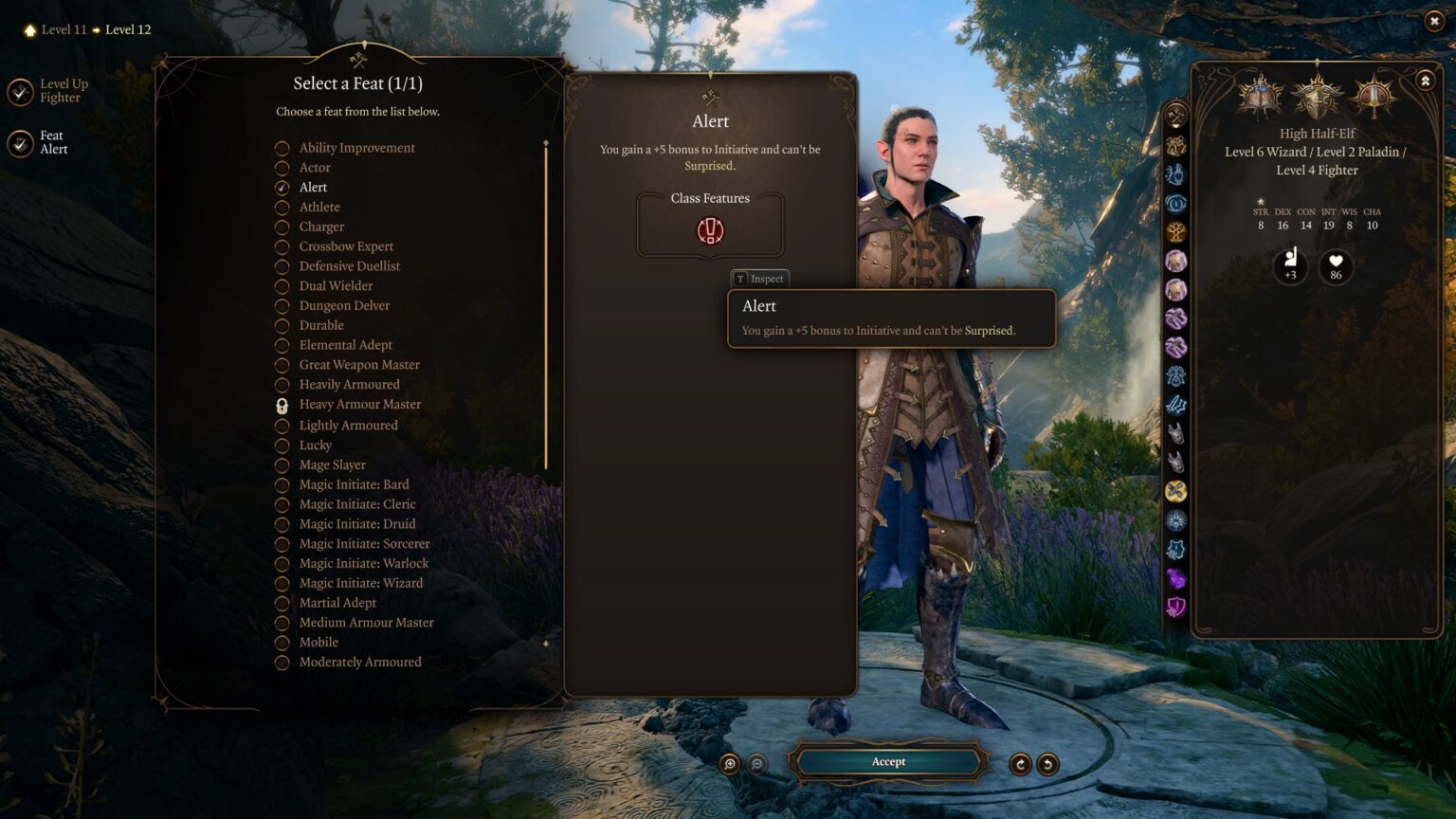The width and height of the screenshot is (1456, 819).
Task: Click the heart icon showing 86 hit points
Action: (1336, 268)
